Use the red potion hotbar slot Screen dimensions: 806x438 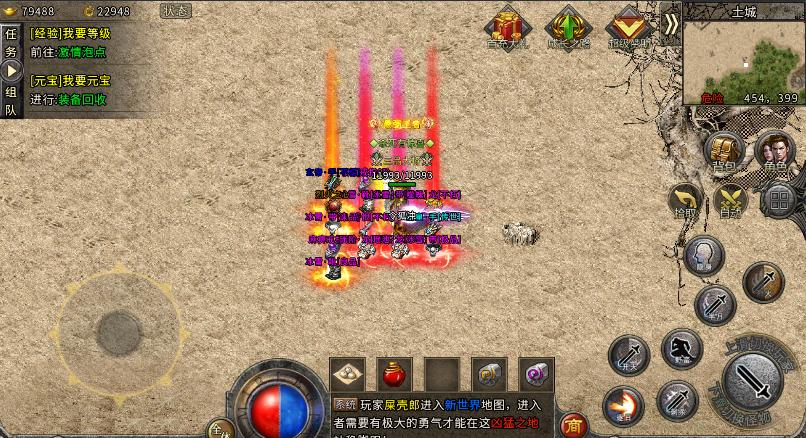(x=394, y=374)
